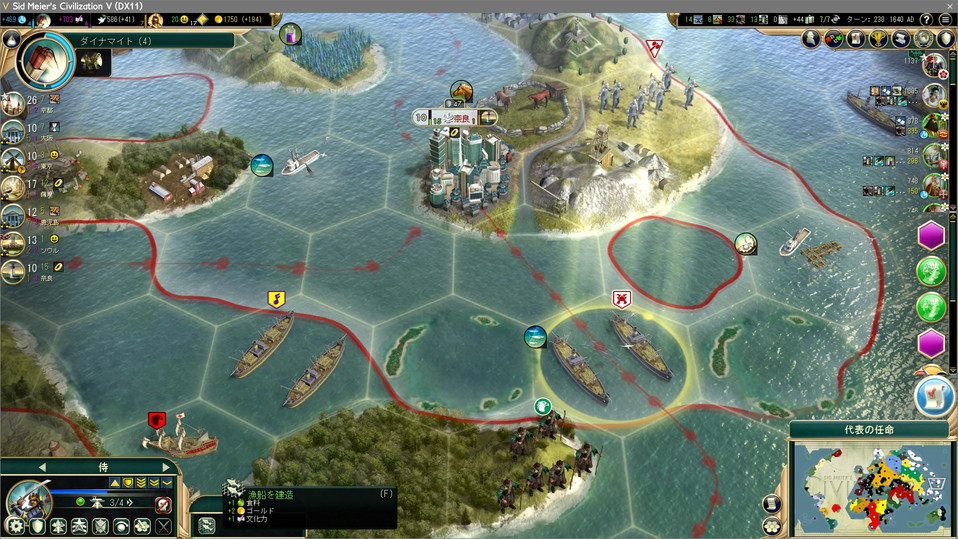
Task: Select the 奈良 city banner
Action: [455, 117]
